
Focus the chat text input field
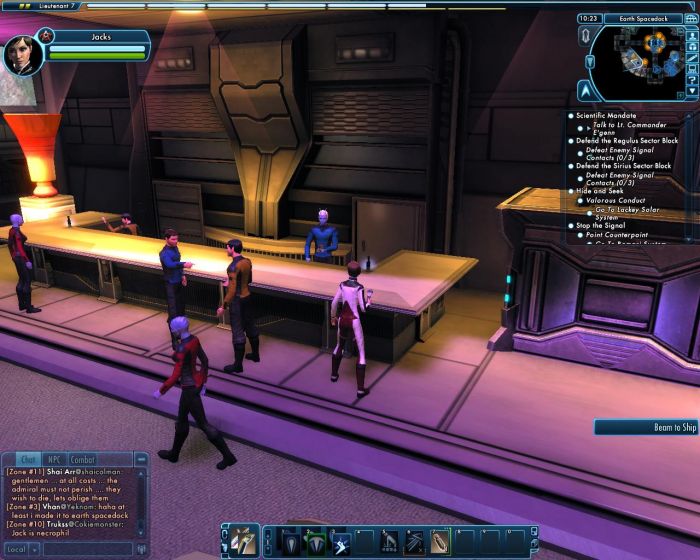88,549
